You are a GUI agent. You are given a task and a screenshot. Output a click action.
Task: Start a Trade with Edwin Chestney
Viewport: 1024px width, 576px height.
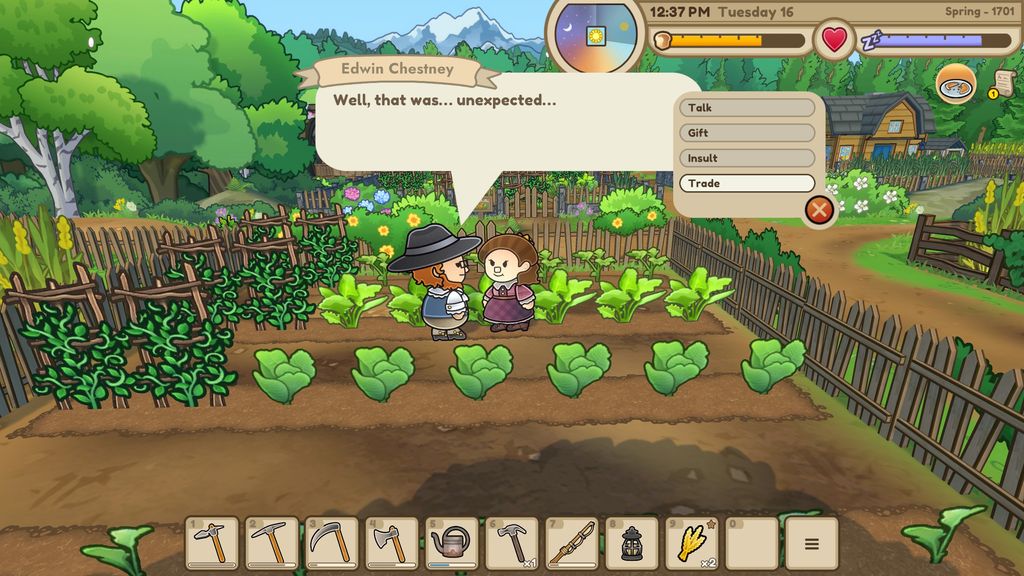click(x=747, y=184)
